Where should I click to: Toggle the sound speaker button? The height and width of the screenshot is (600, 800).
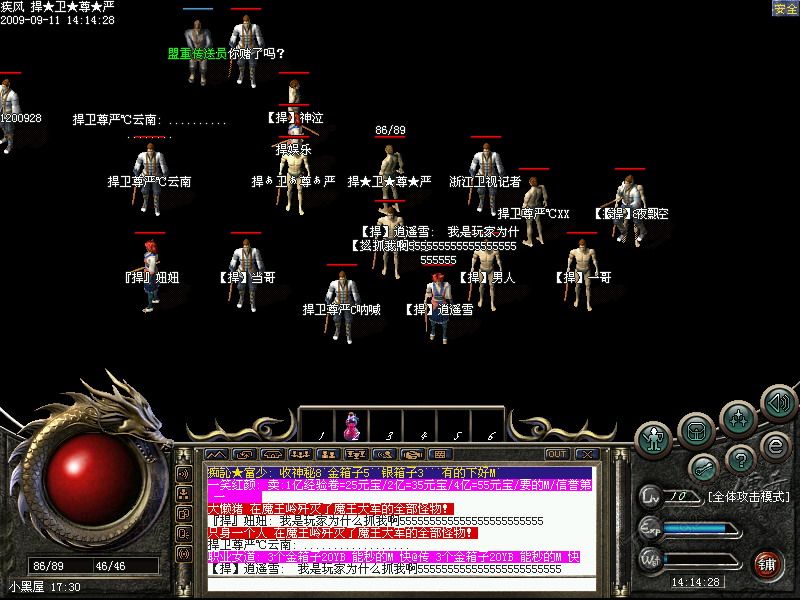(x=777, y=403)
